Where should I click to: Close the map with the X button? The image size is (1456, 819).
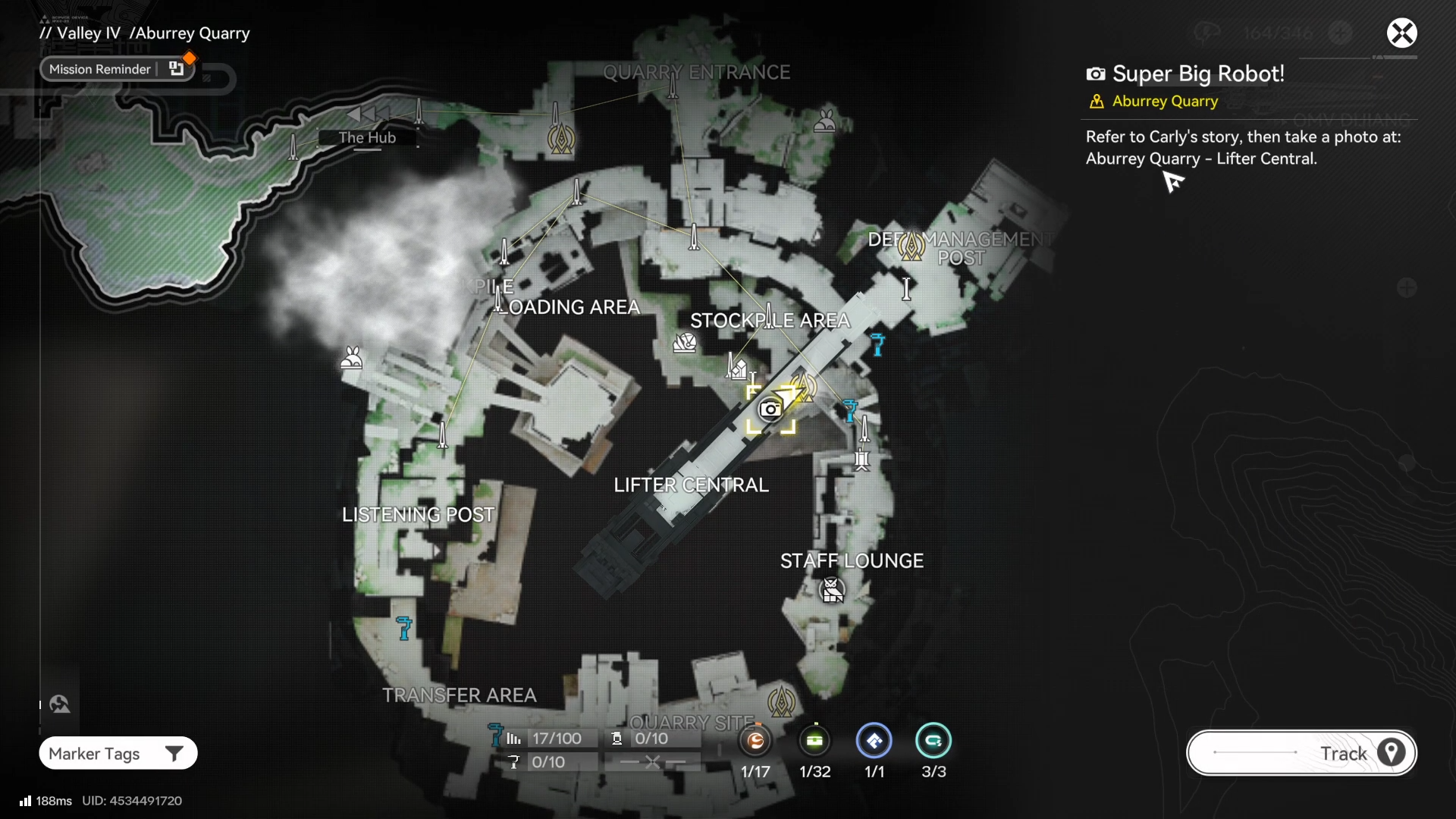click(x=1401, y=33)
